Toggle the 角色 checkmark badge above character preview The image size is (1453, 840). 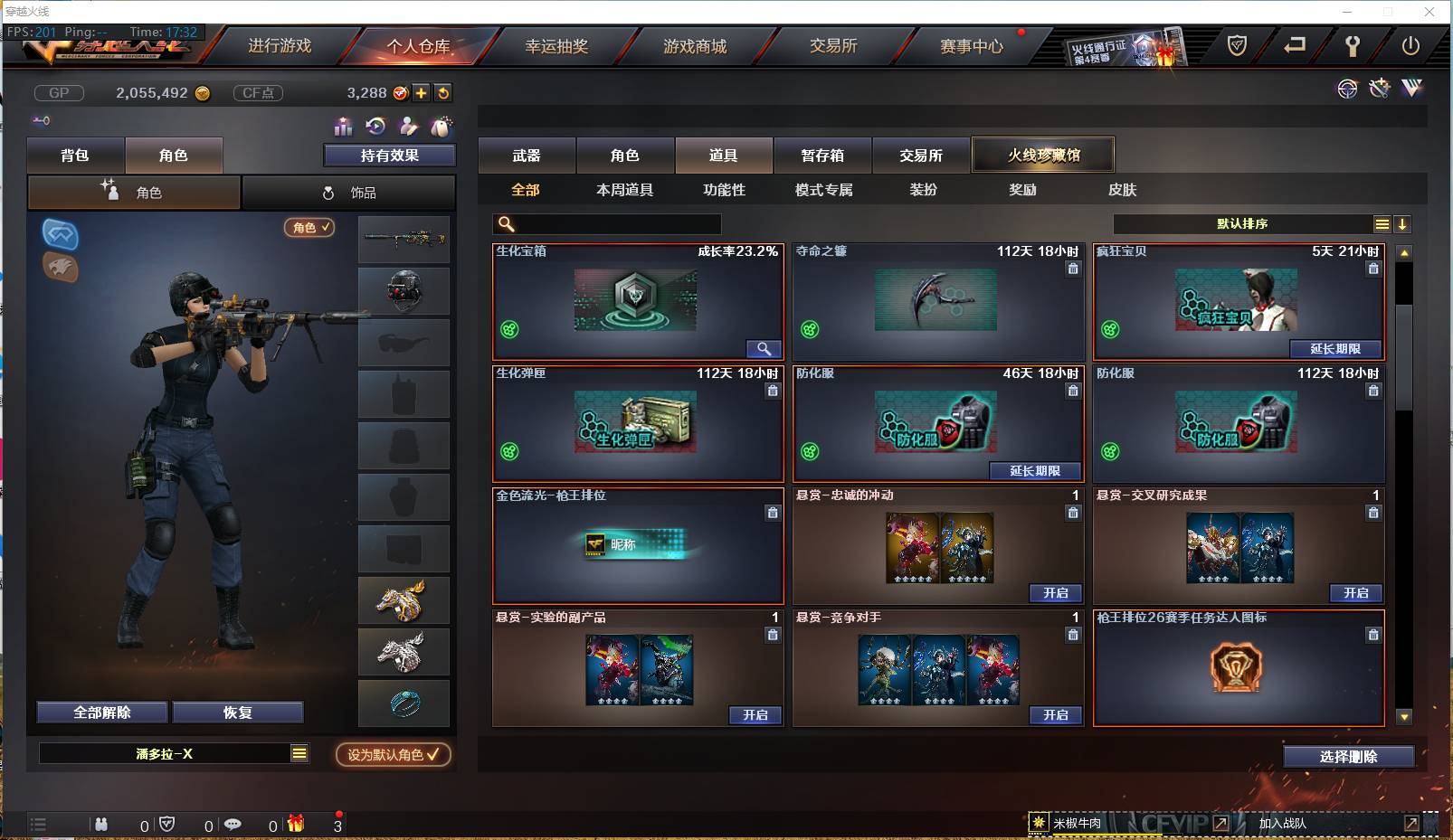click(309, 228)
